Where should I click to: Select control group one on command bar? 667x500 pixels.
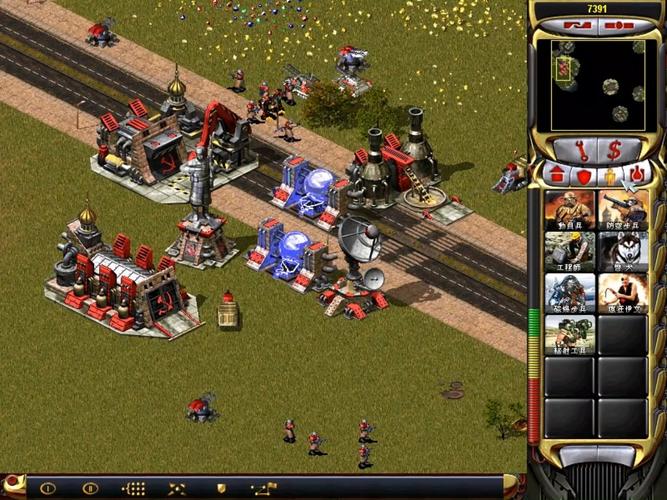tap(47, 489)
